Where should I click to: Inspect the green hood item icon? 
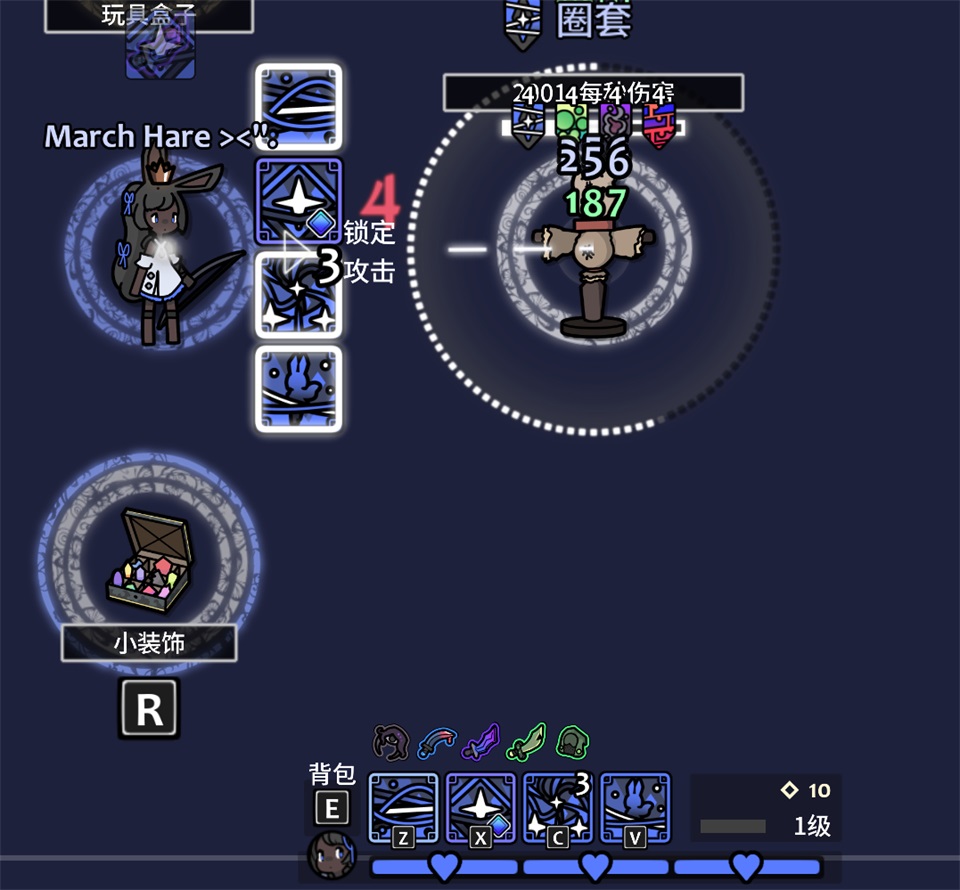click(x=572, y=742)
